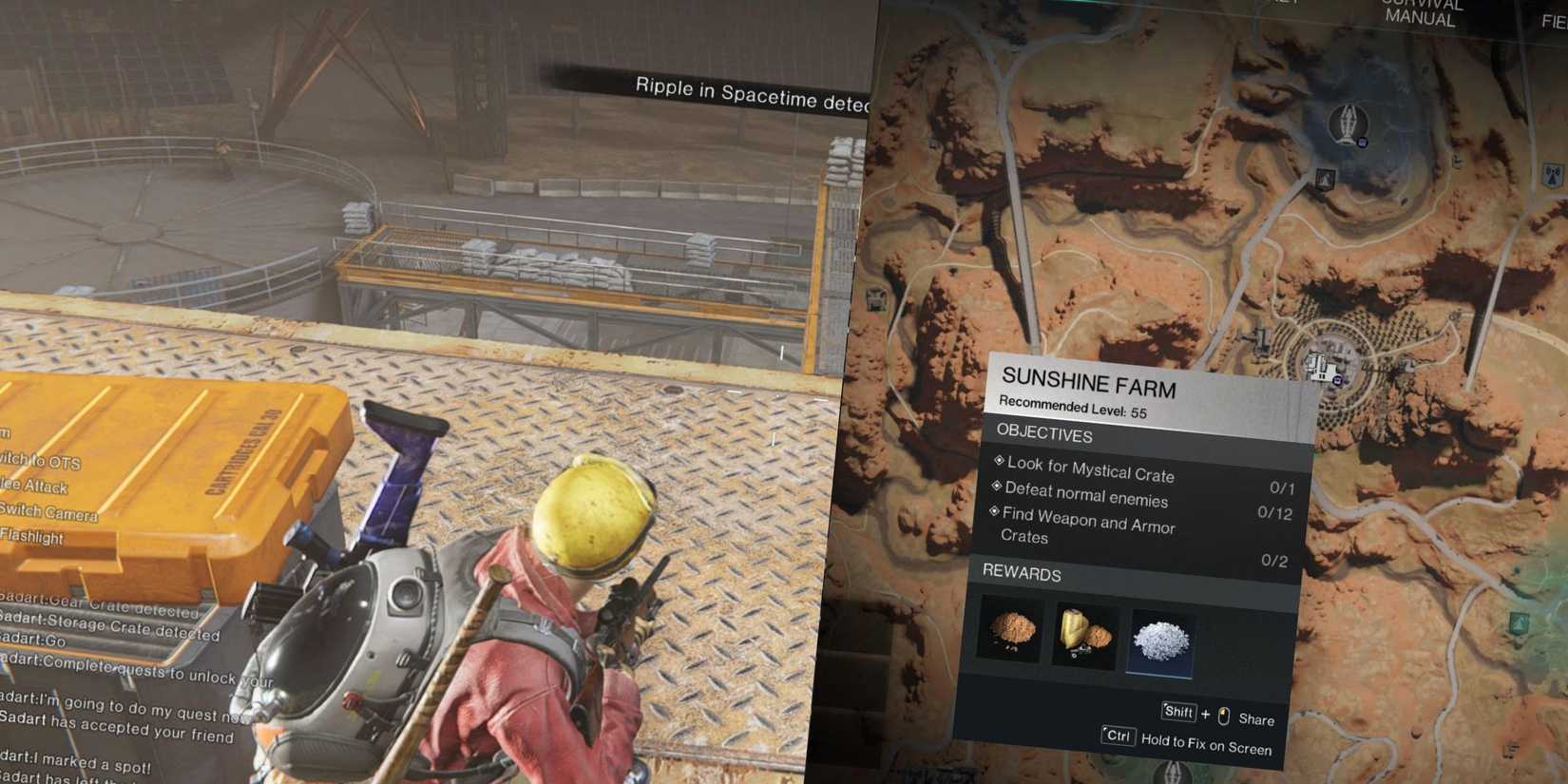Select the teleportation tower icon on the map
1568x784 pixels.
1348,122
